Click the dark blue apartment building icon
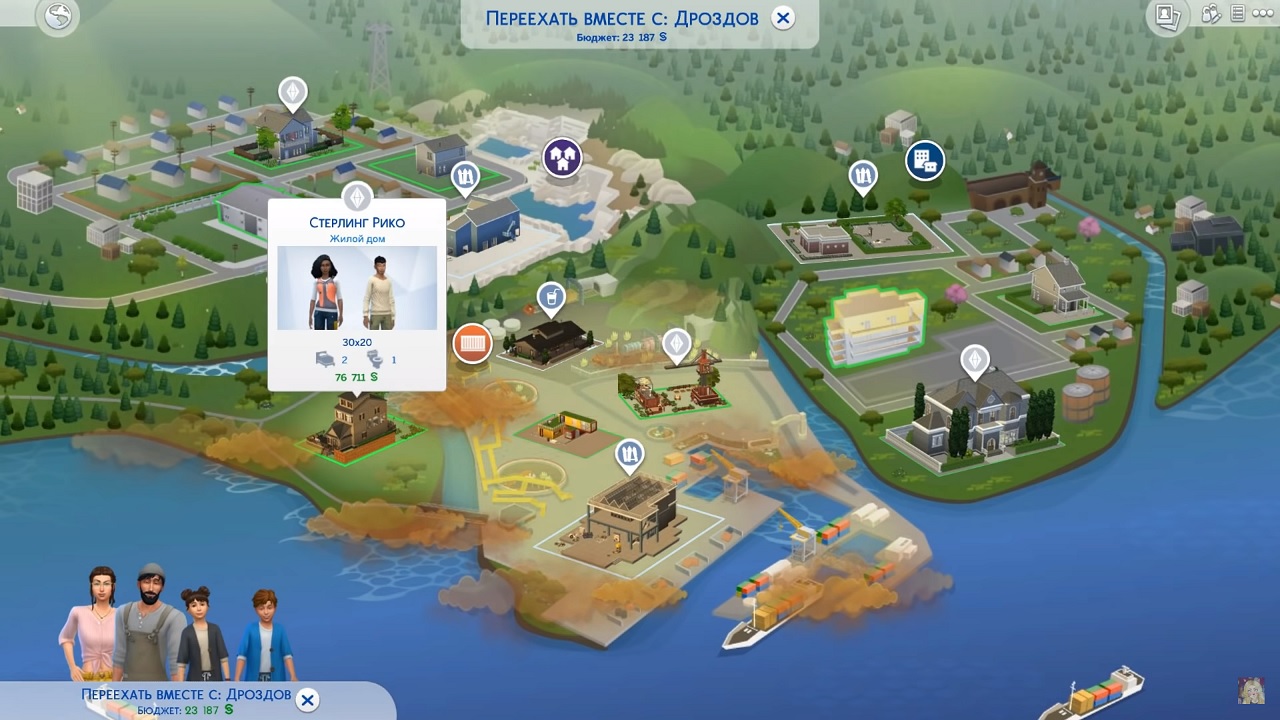This screenshot has width=1280, height=720. click(924, 160)
